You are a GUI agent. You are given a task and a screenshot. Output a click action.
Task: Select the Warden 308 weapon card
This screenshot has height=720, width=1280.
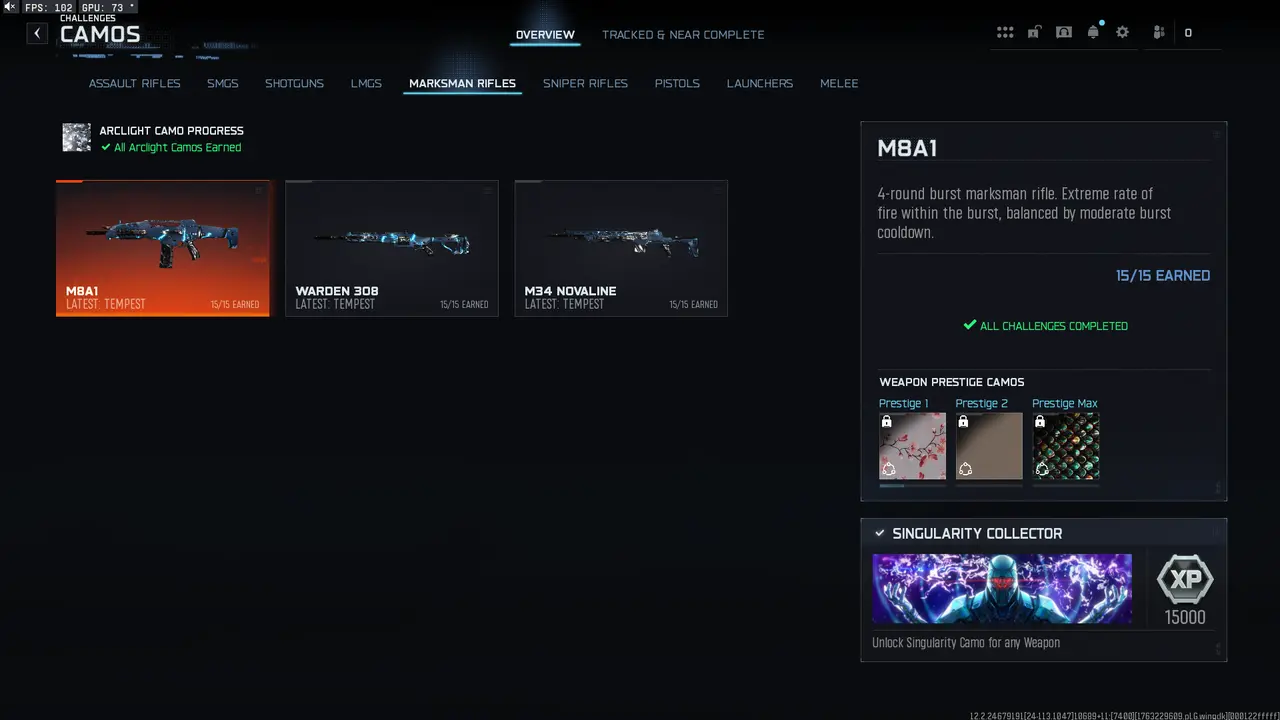tap(391, 247)
